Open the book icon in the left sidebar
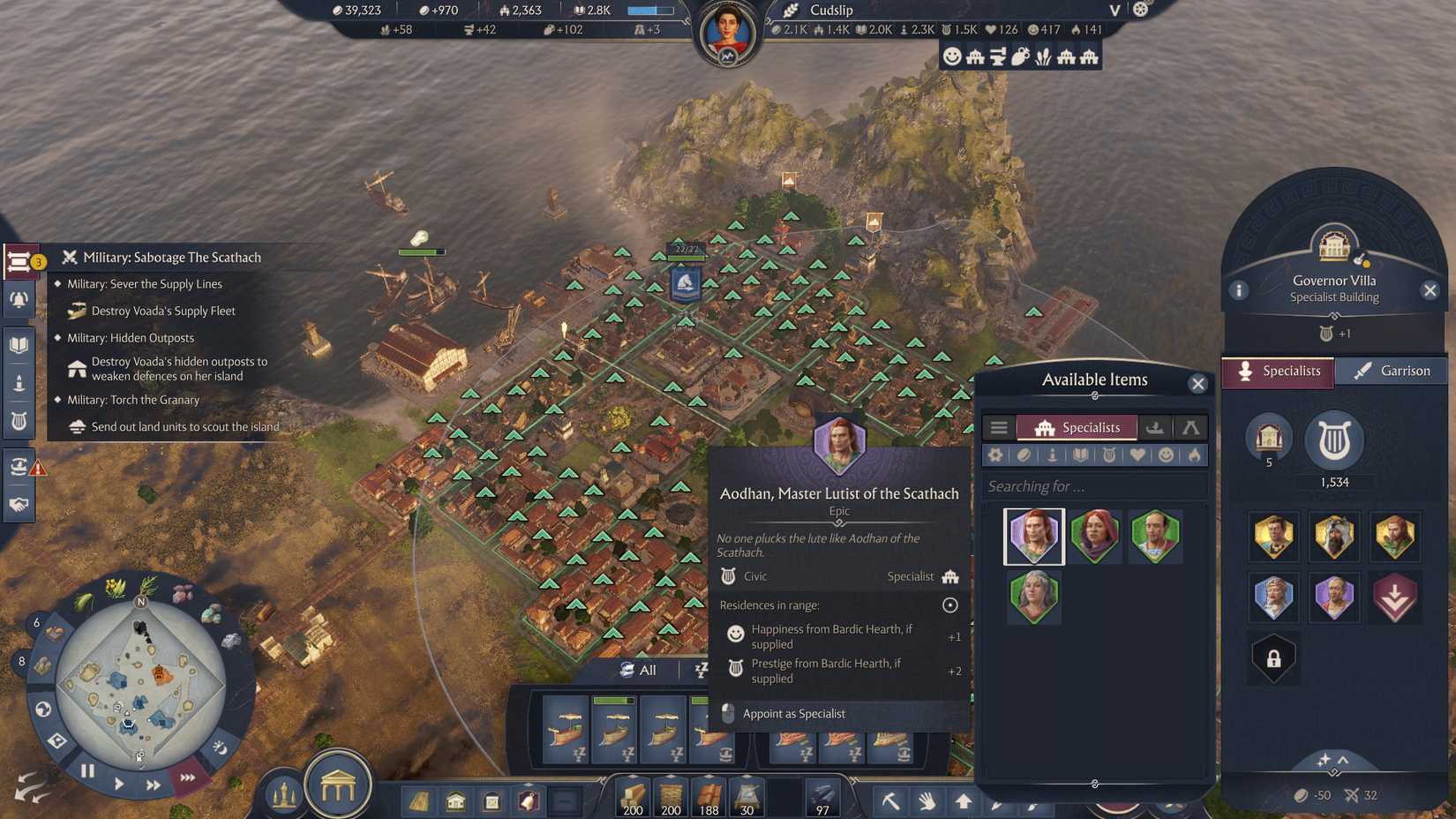The width and height of the screenshot is (1456, 819). [x=19, y=342]
